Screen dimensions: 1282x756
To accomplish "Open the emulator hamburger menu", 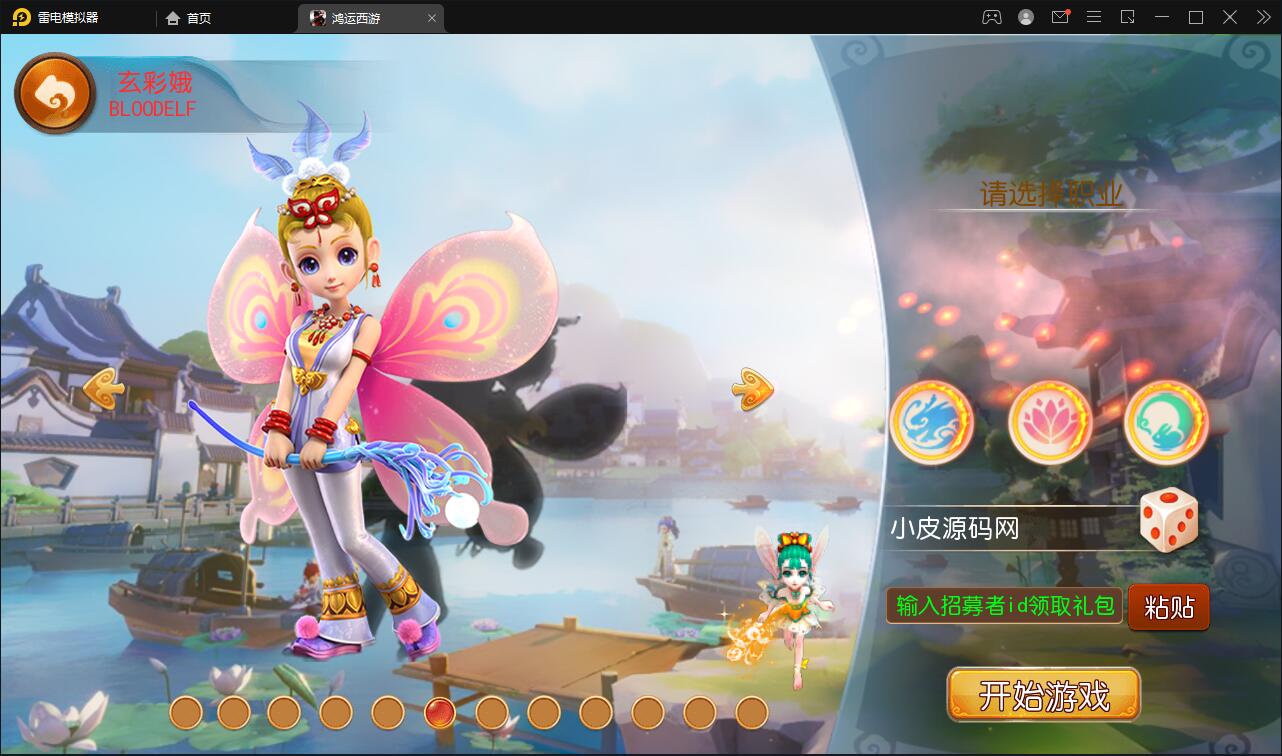I will [x=1094, y=17].
